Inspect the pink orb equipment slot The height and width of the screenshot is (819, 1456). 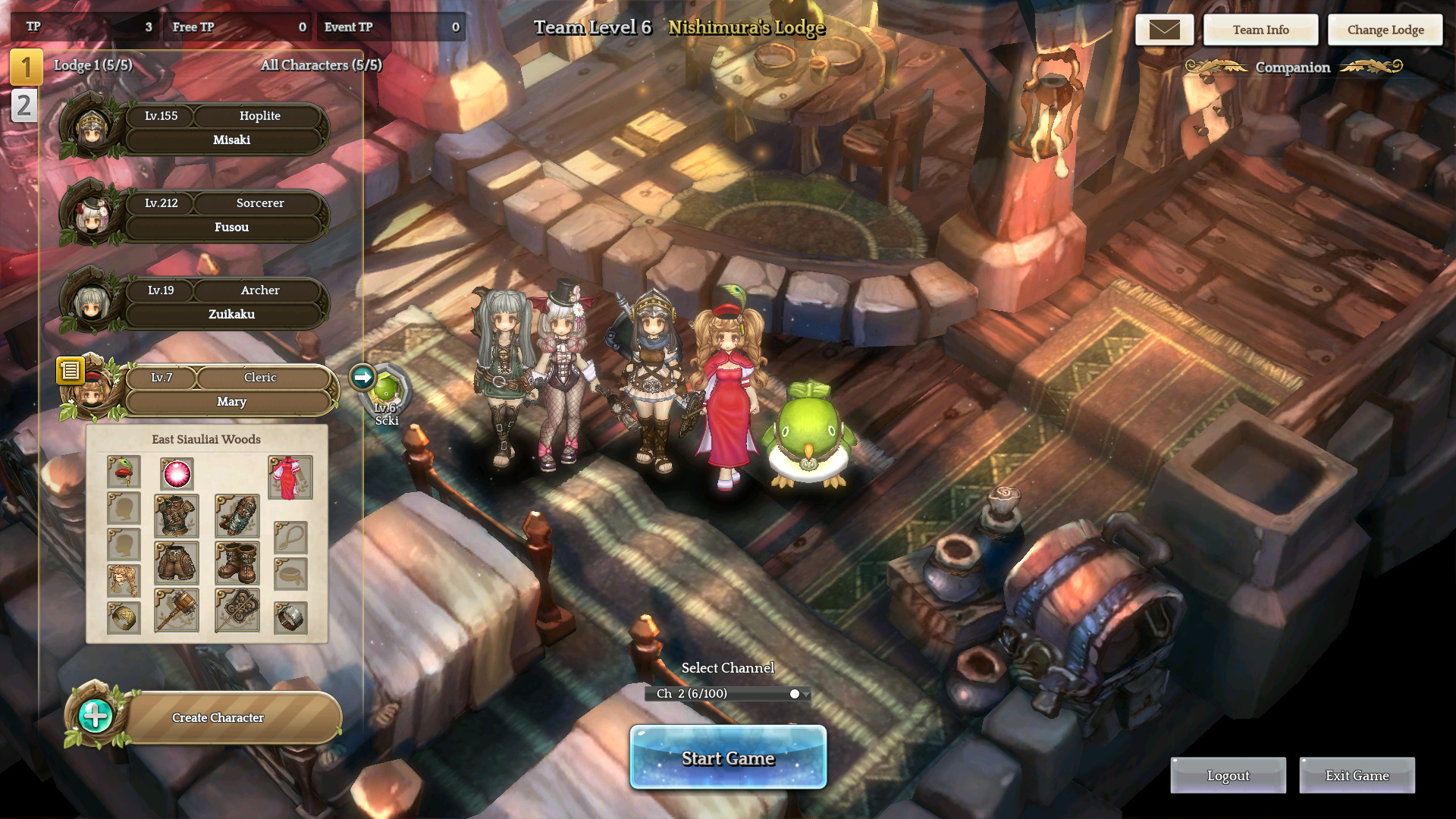pos(177,473)
